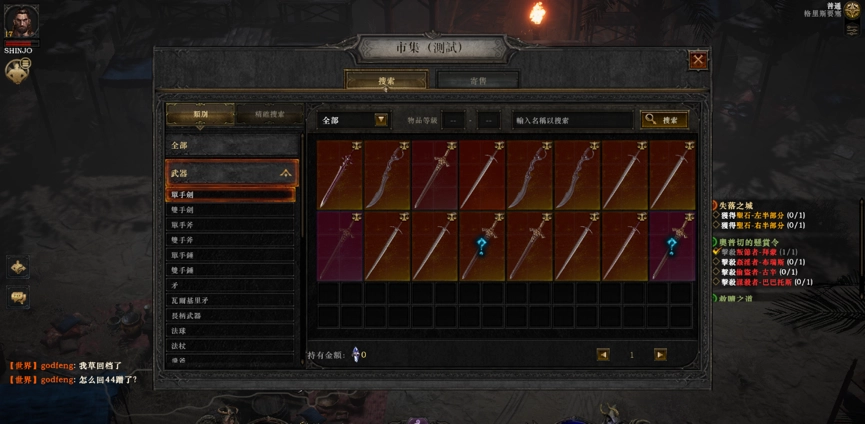865x424 pixels.
Task: Choose the 單手斧 subcategory
Action: [x=232, y=225]
